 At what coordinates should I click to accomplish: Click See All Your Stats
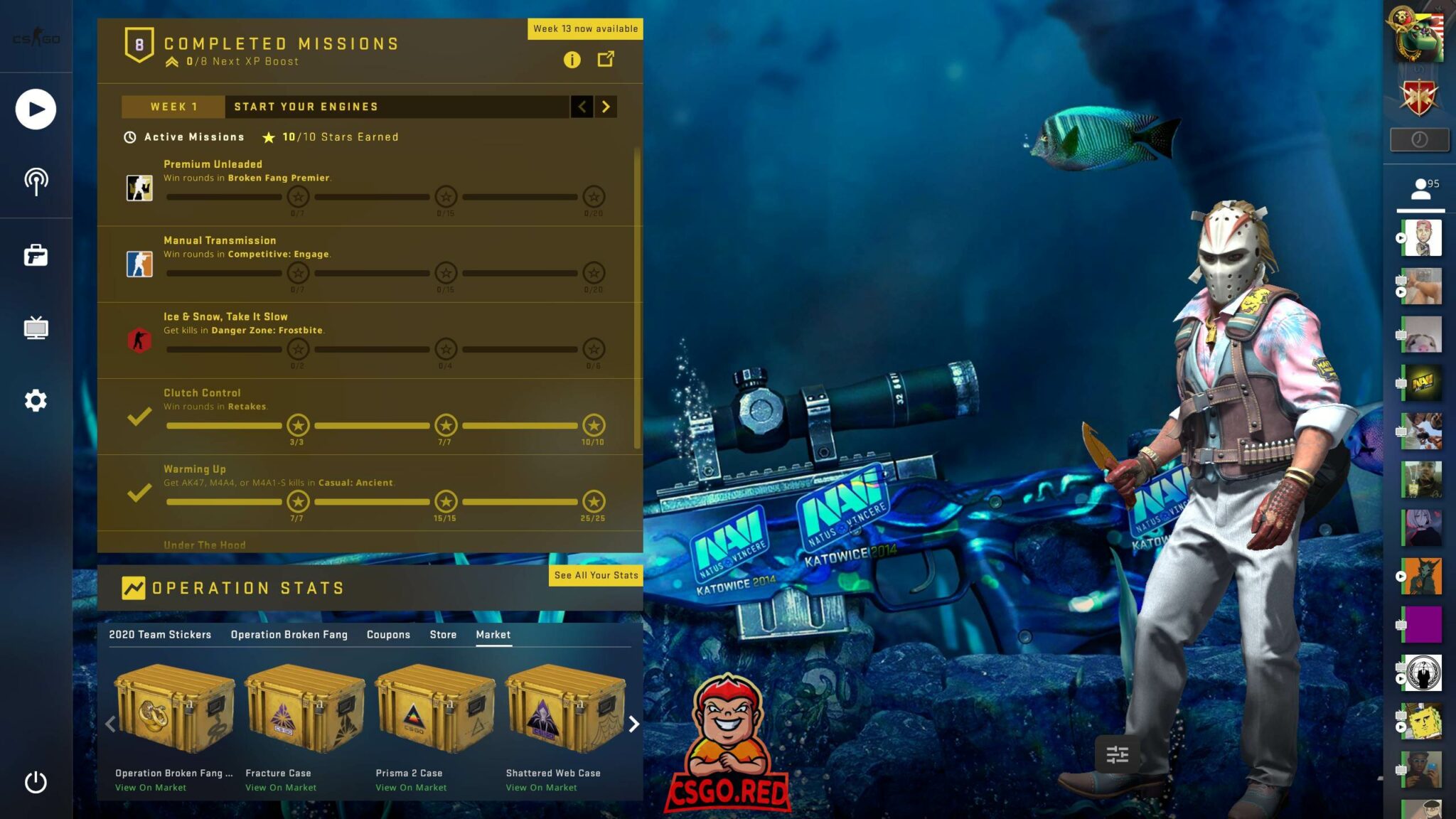click(596, 575)
